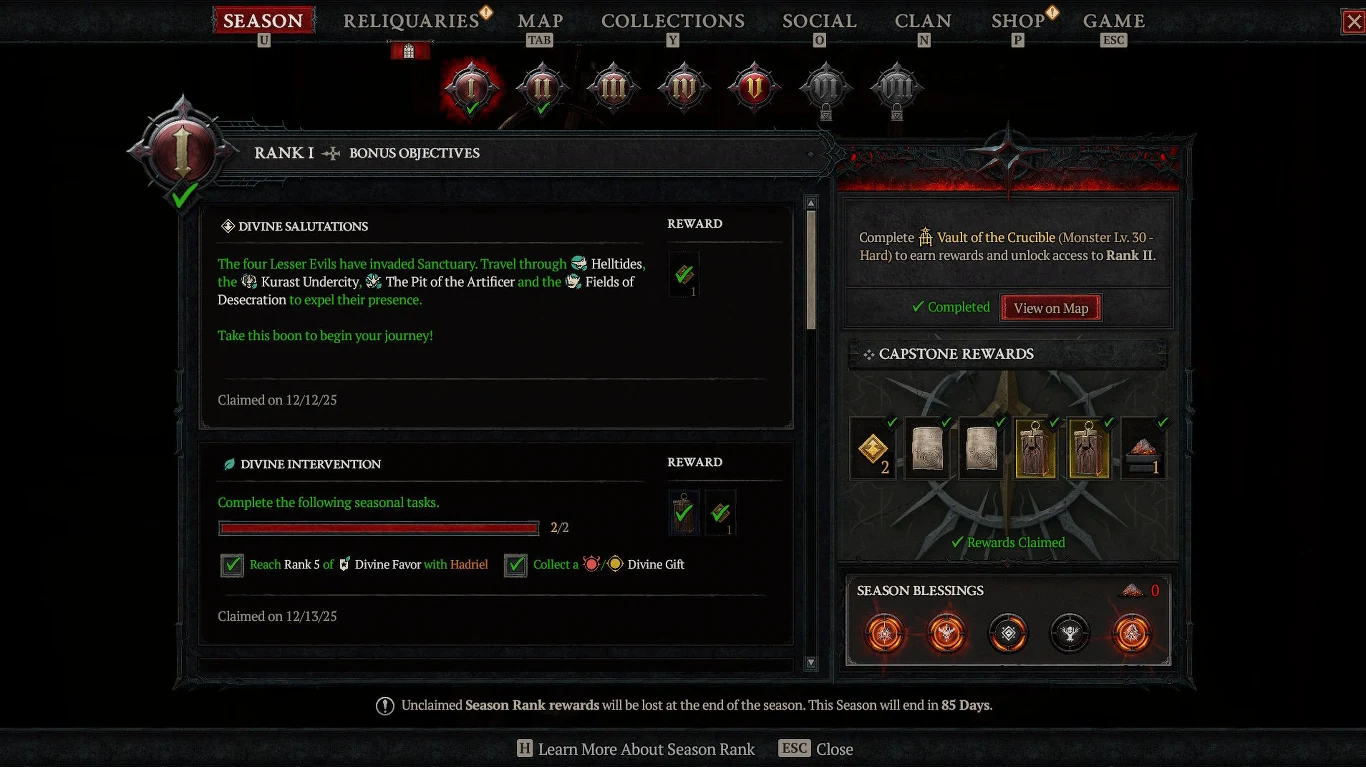Select the Rank II emblem
1366x767 pixels.
pos(541,88)
